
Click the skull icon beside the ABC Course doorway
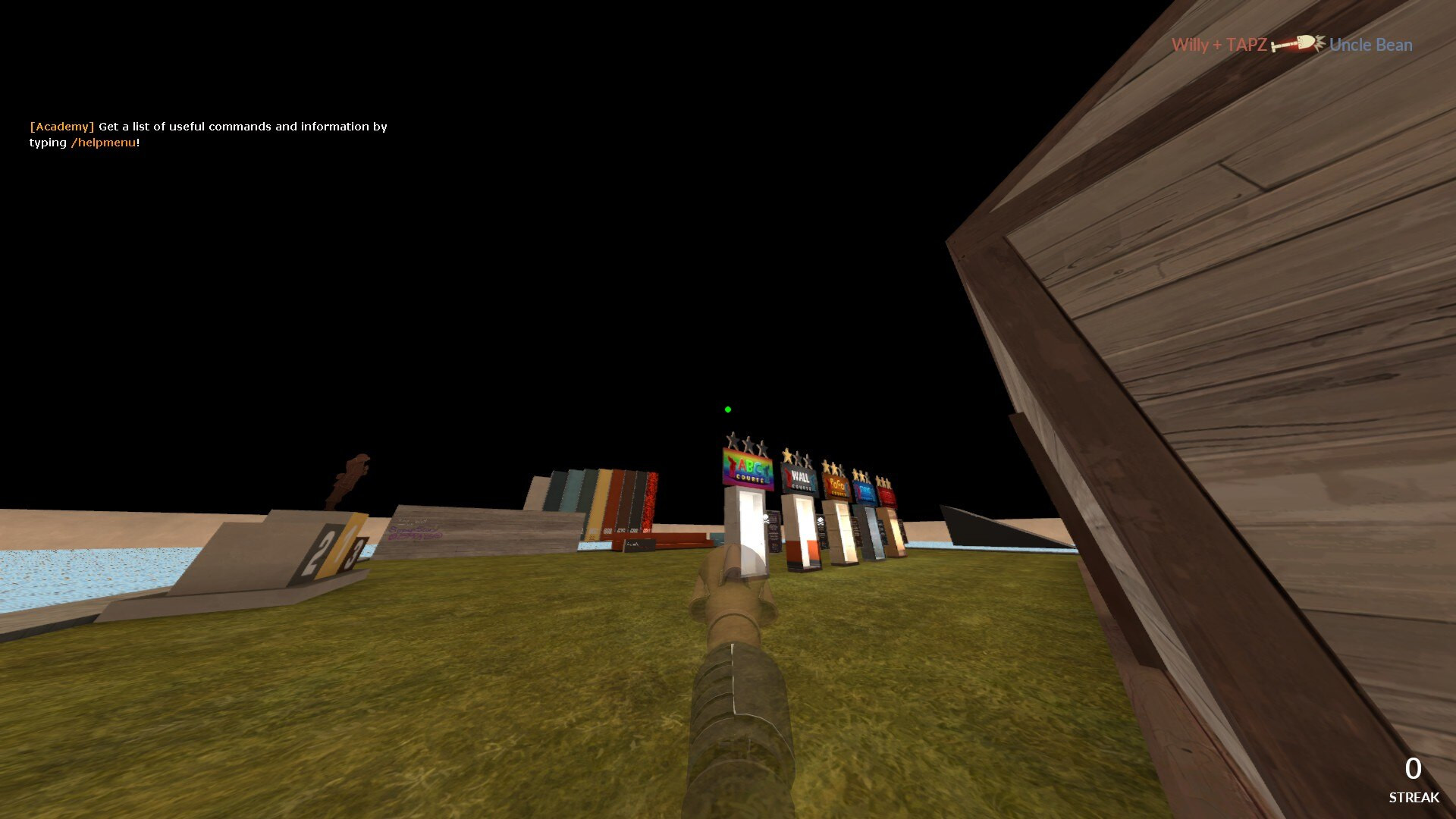click(x=765, y=519)
